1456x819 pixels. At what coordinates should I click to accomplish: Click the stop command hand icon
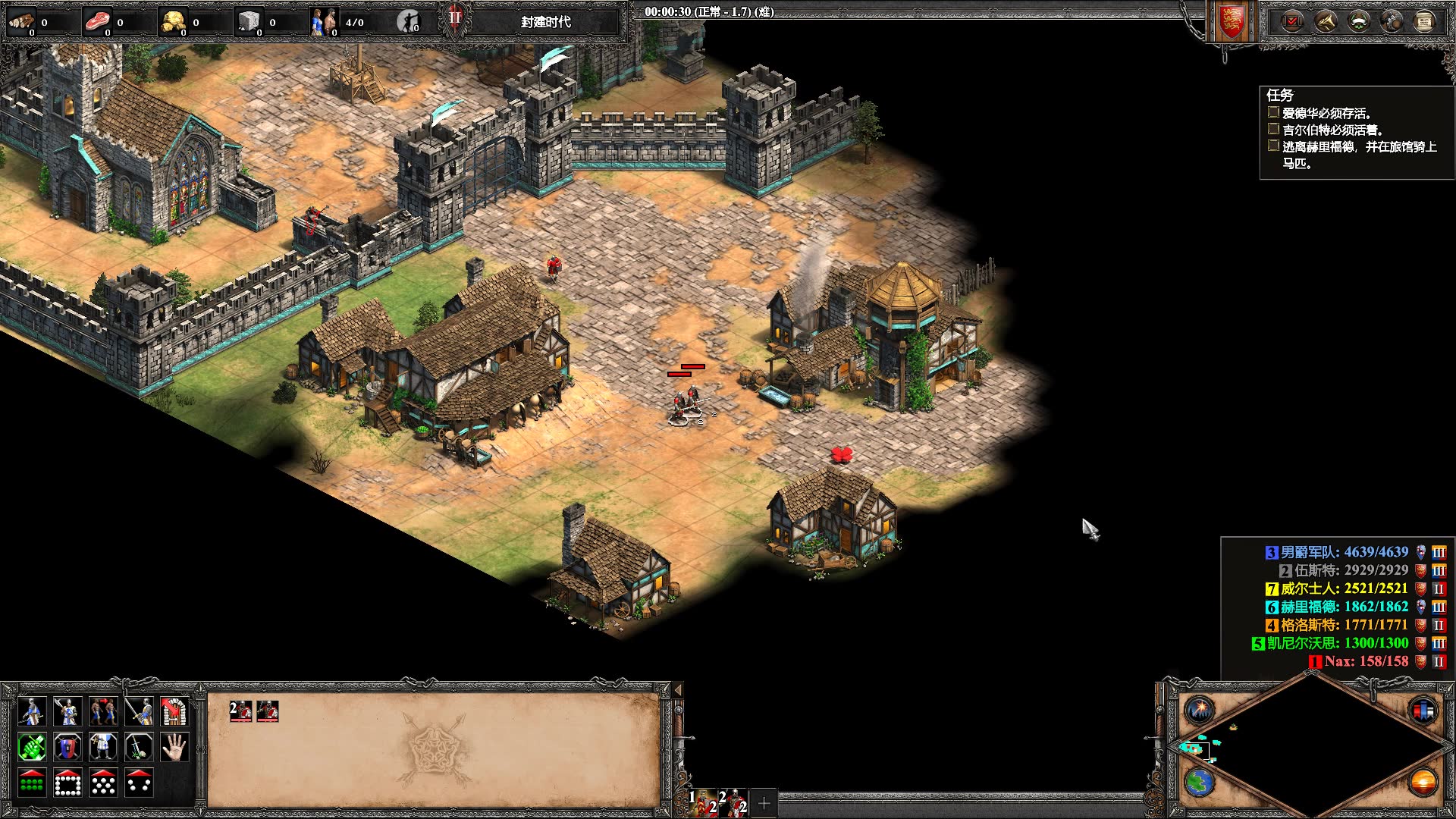(174, 747)
